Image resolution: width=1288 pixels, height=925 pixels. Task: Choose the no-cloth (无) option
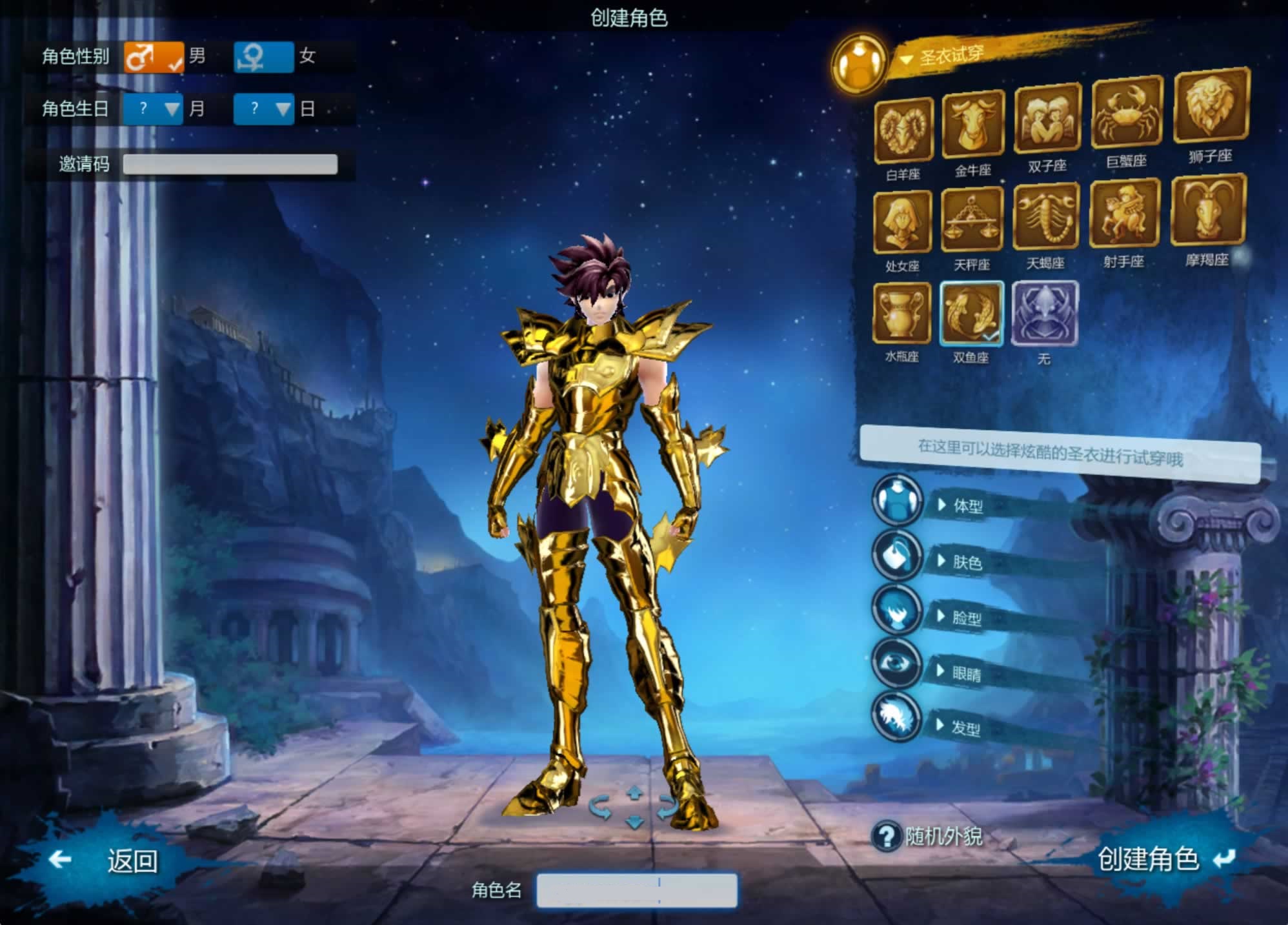(1044, 313)
